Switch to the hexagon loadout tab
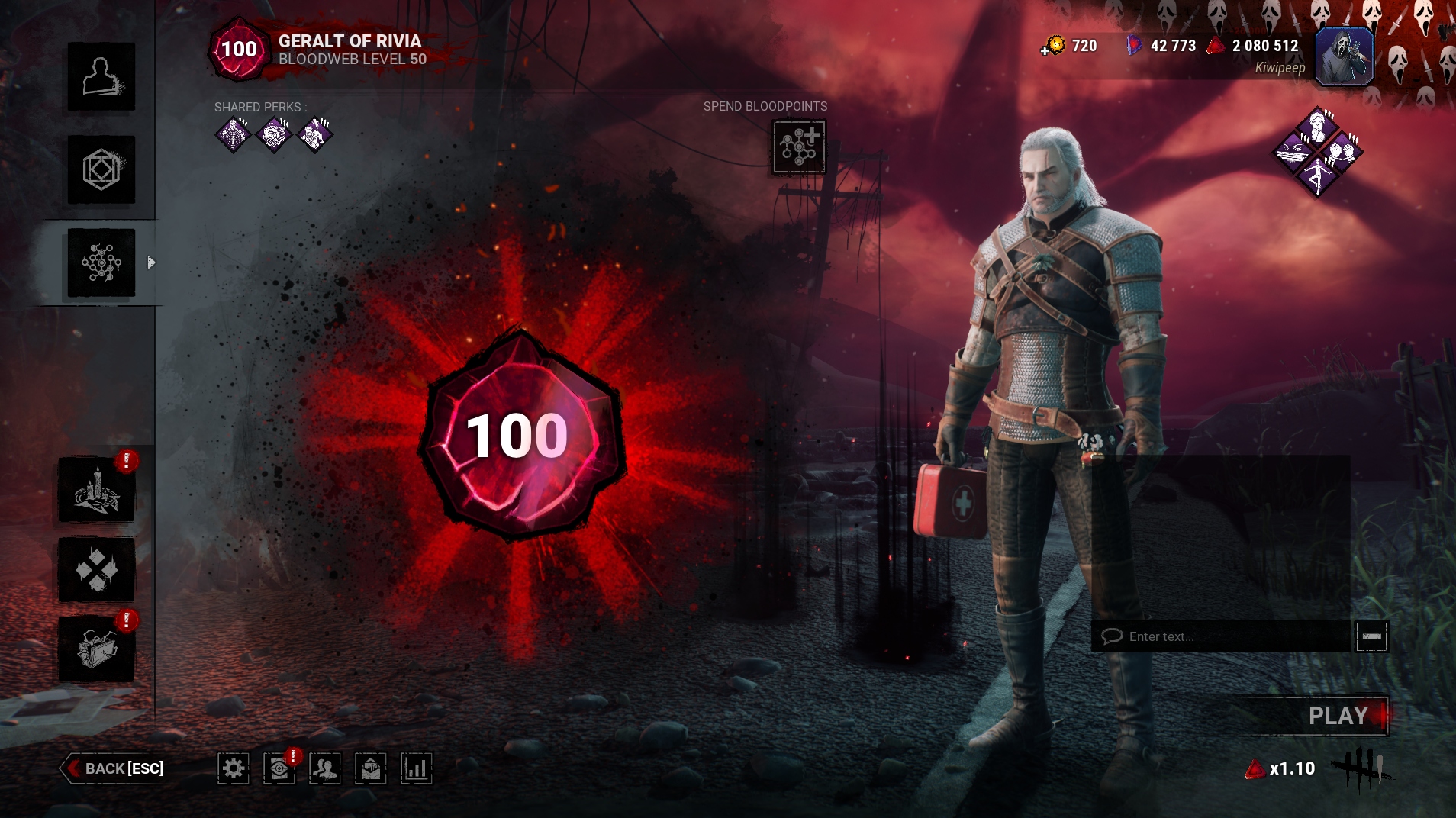The image size is (1456, 818). [101, 169]
